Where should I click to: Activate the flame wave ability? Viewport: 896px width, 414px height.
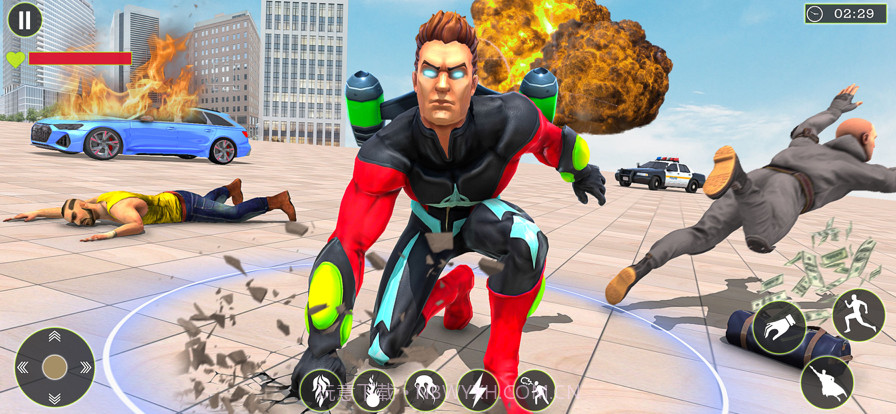coord(322,390)
